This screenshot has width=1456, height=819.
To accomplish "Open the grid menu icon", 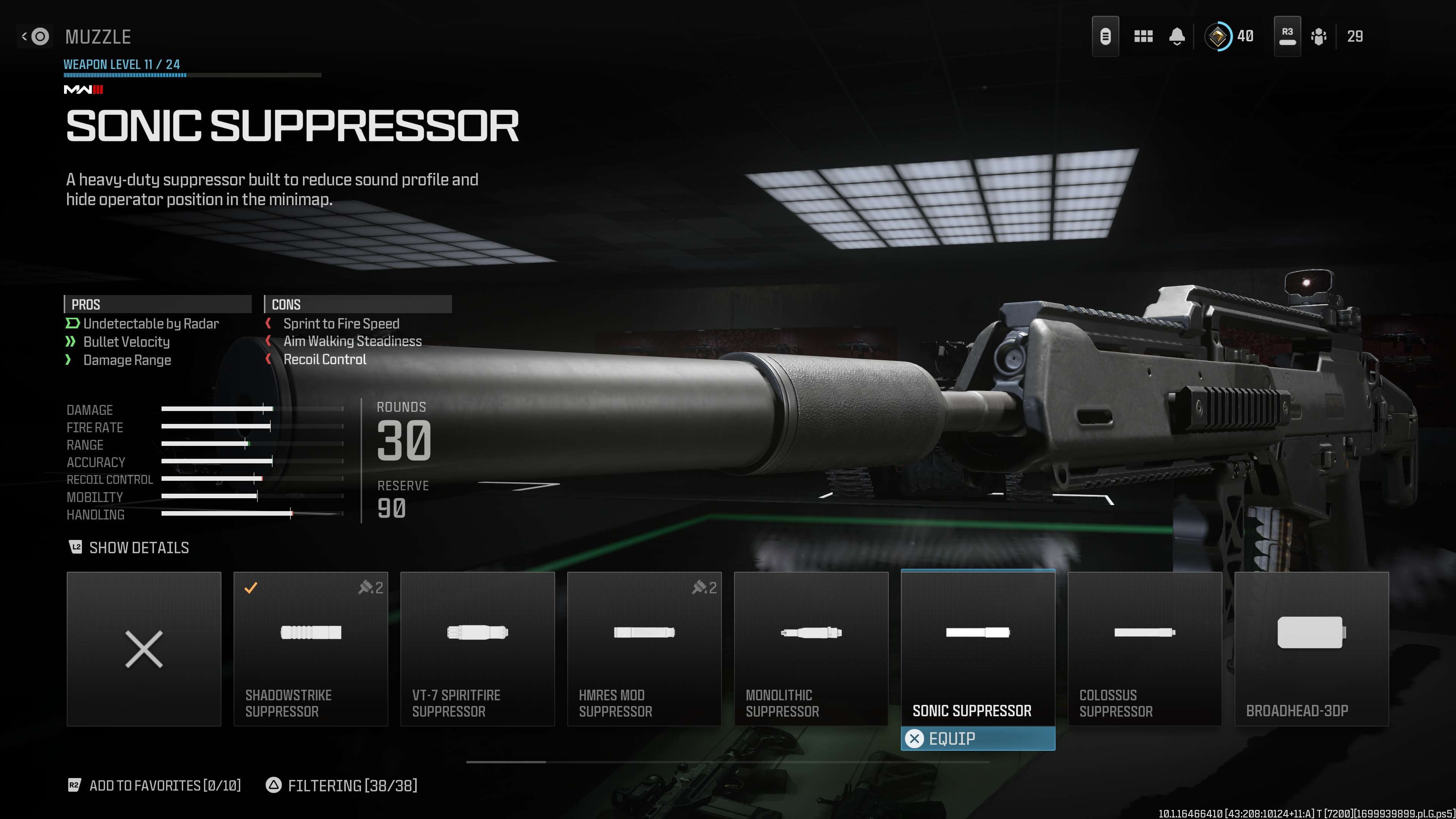I will coord(1143,37).
